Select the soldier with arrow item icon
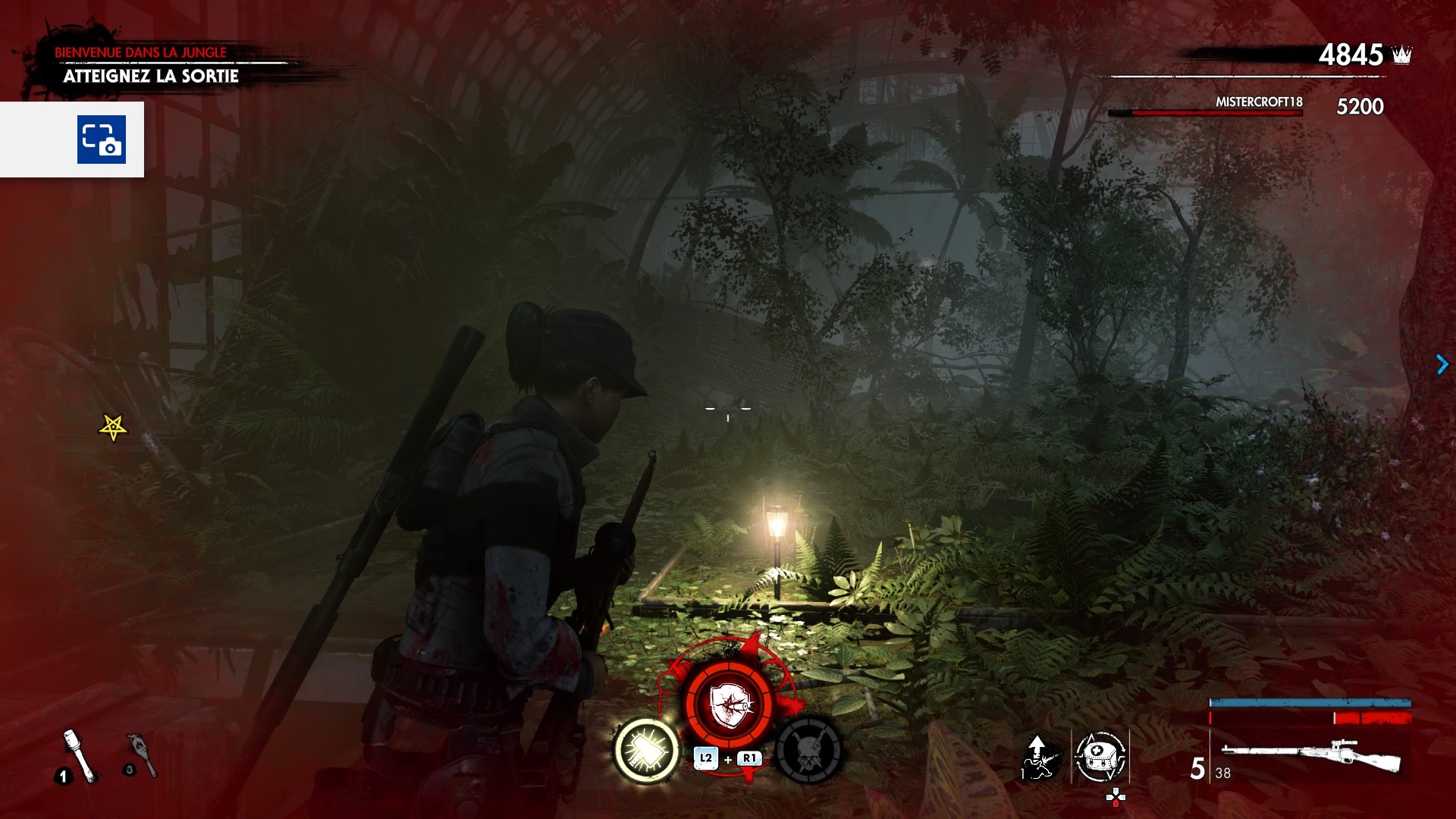Image resolution: width=1456 pixels, height=819 pixels. pyautogui.click(x=1037, y=756)
